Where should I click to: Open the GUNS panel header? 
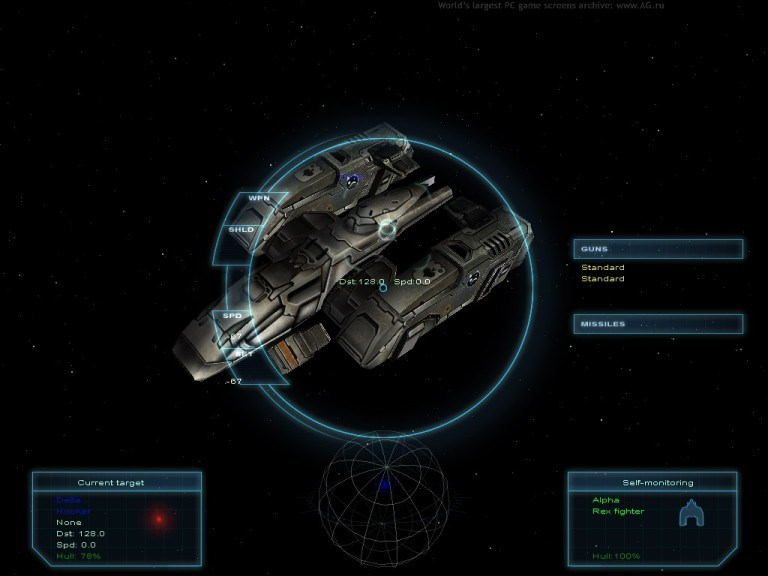click(657, 249)
